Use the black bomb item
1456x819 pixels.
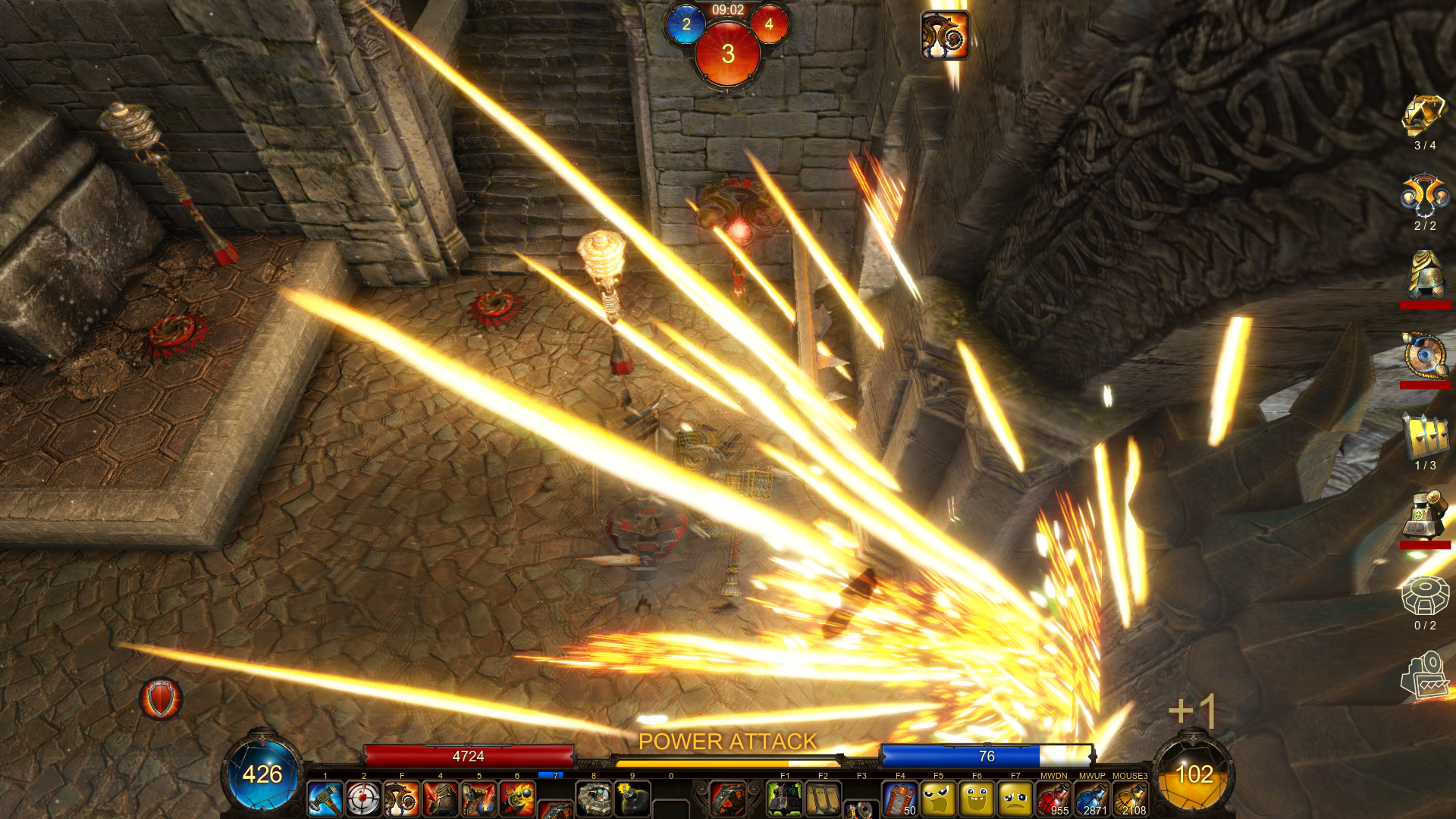pyautogui.click(x=632, y=799)
